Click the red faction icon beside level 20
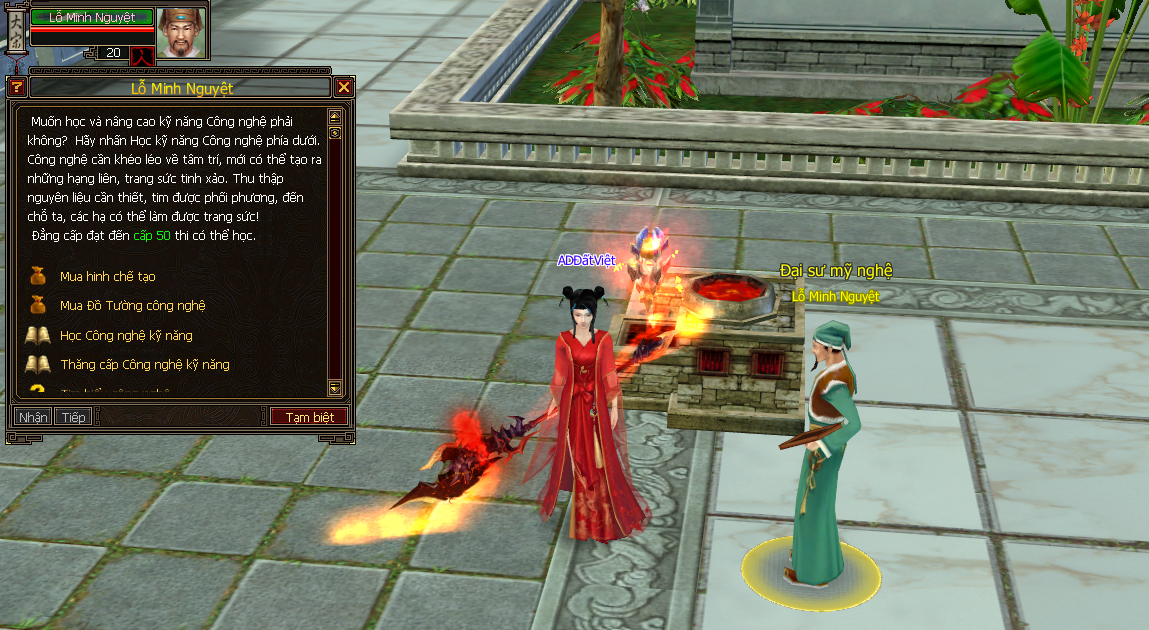The height and width of the screenshot is (630, 1149). tap(142, 53)
